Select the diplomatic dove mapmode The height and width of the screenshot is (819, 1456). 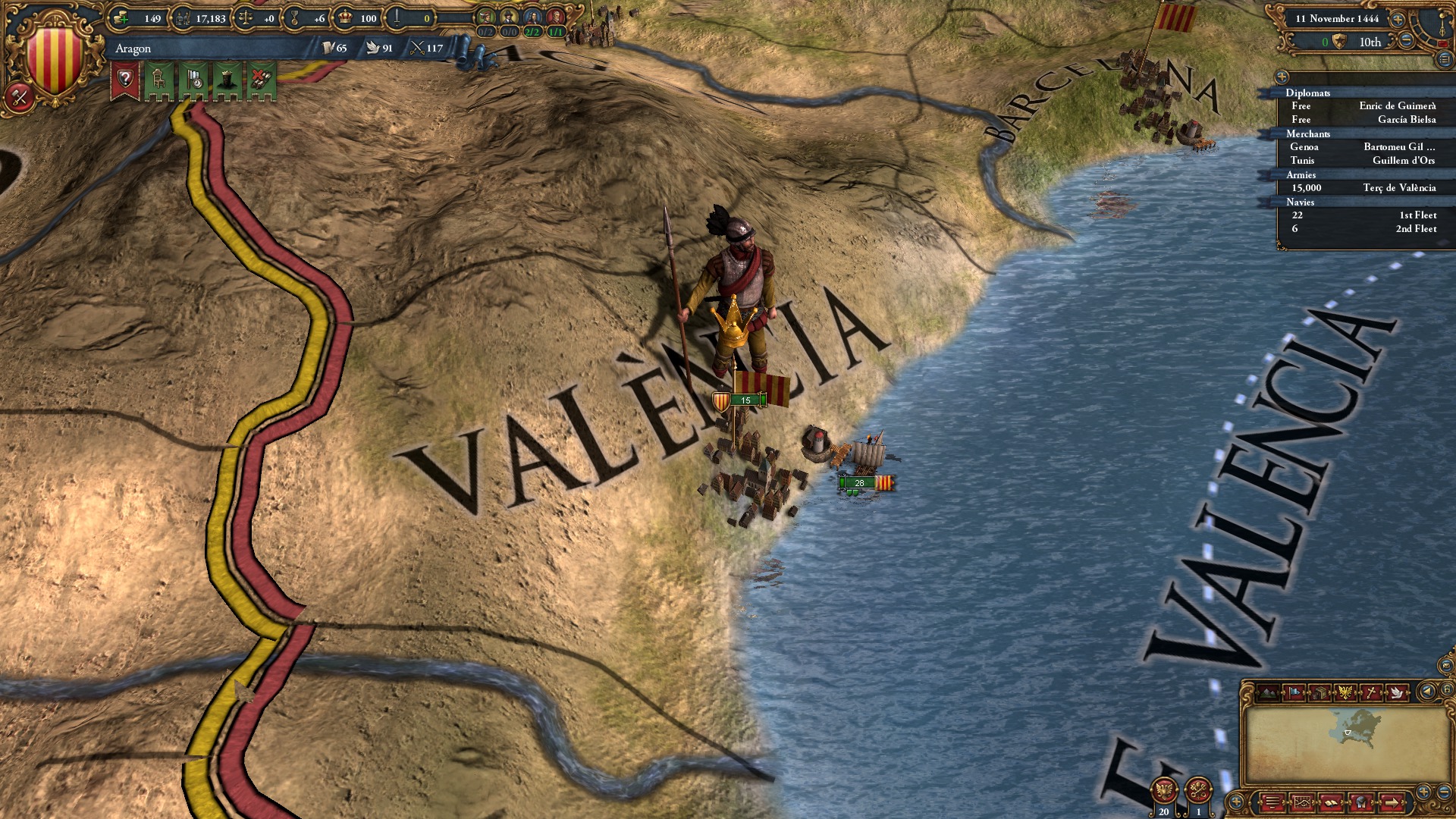pos(1398,692)
